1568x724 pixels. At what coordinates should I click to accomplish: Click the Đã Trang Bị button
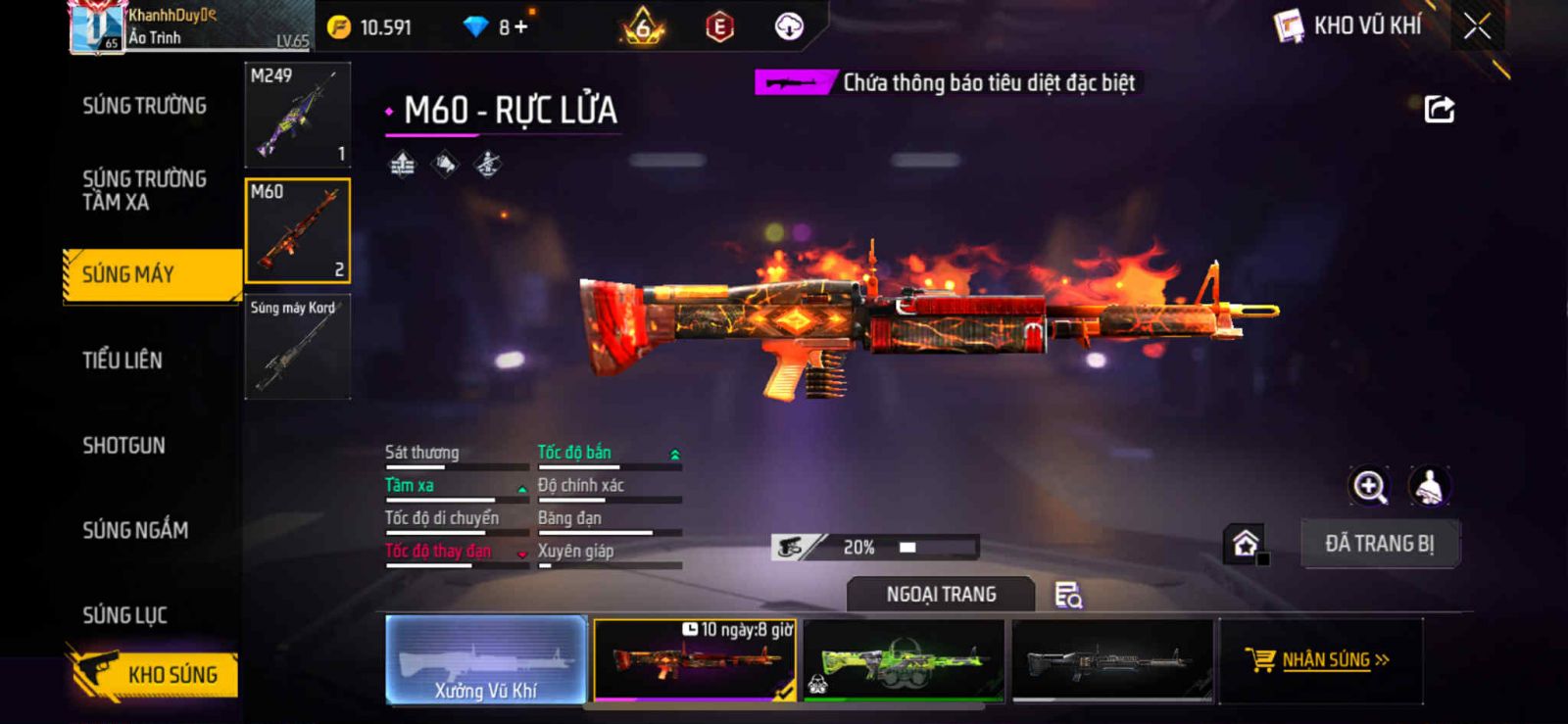pos(1379,544)
